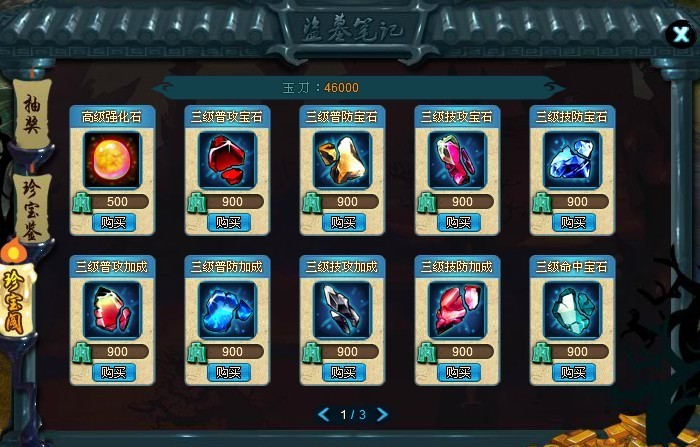This screenshot has width=700, height=447.
Task: Inspect the 三级命中宝石 teal gem icon
Action: pos(572,309)
